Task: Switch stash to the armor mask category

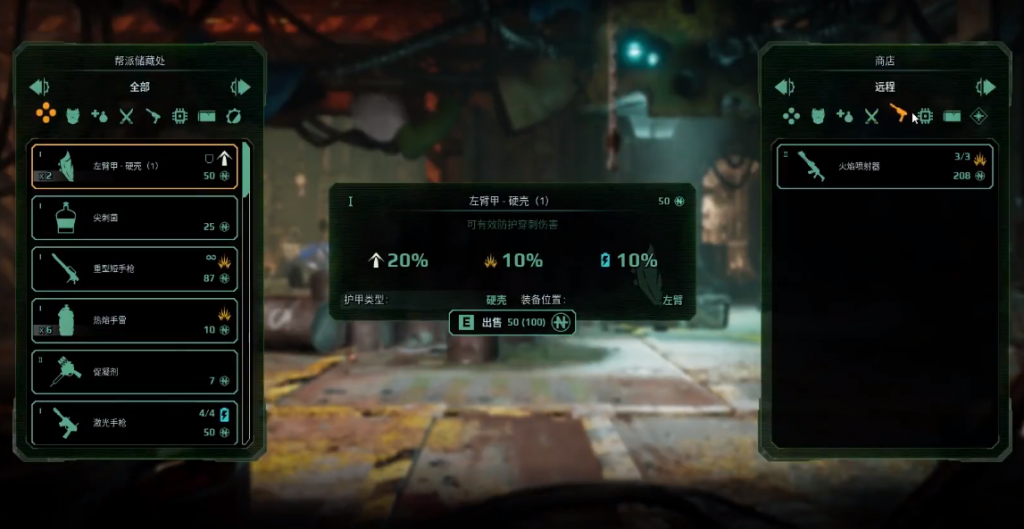Action: coord(73,116)
